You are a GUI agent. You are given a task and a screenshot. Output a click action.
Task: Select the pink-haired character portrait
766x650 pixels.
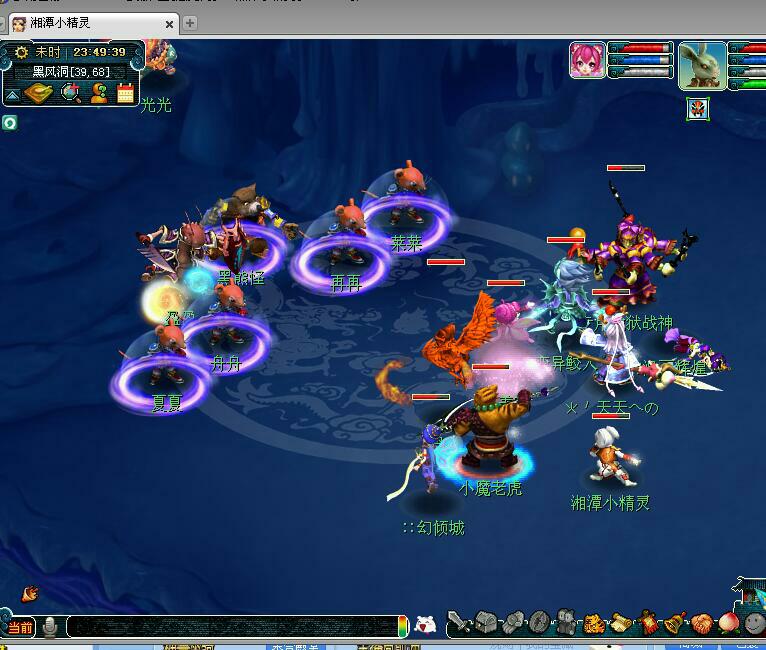click(x=587, y=60)
